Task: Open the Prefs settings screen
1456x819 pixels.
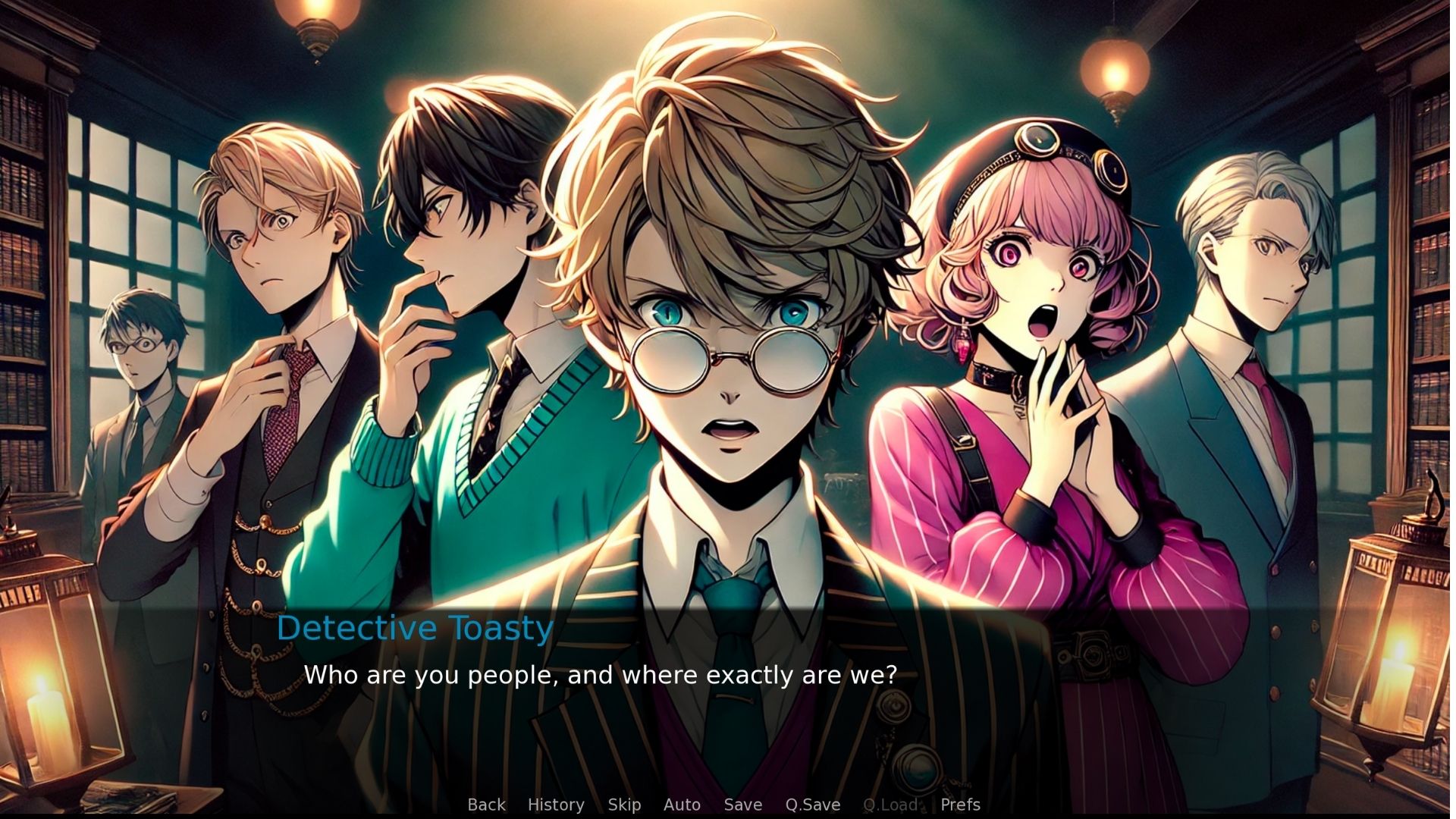Action: 960,805
